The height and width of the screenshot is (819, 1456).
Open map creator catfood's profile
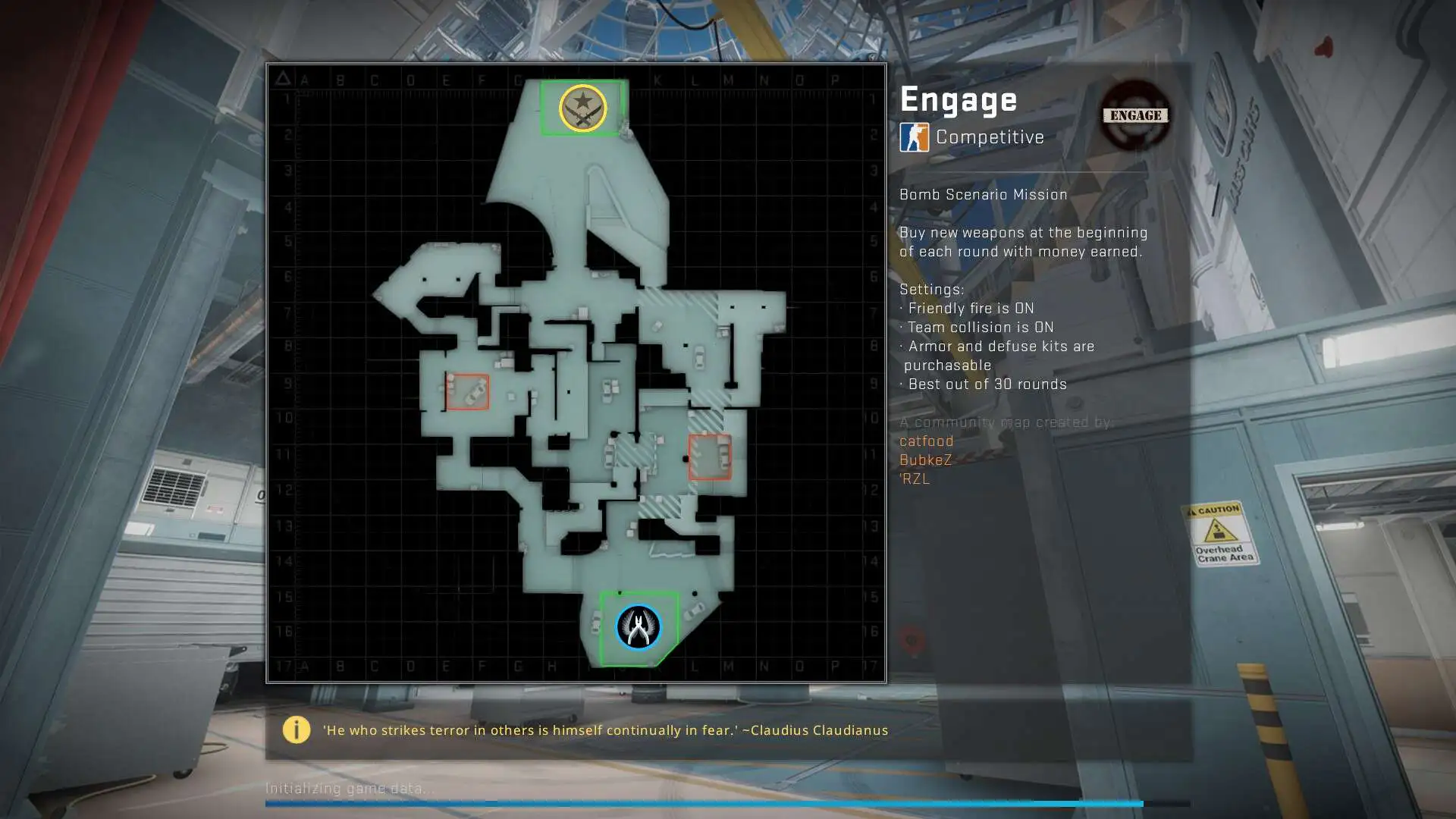[926, 441]
